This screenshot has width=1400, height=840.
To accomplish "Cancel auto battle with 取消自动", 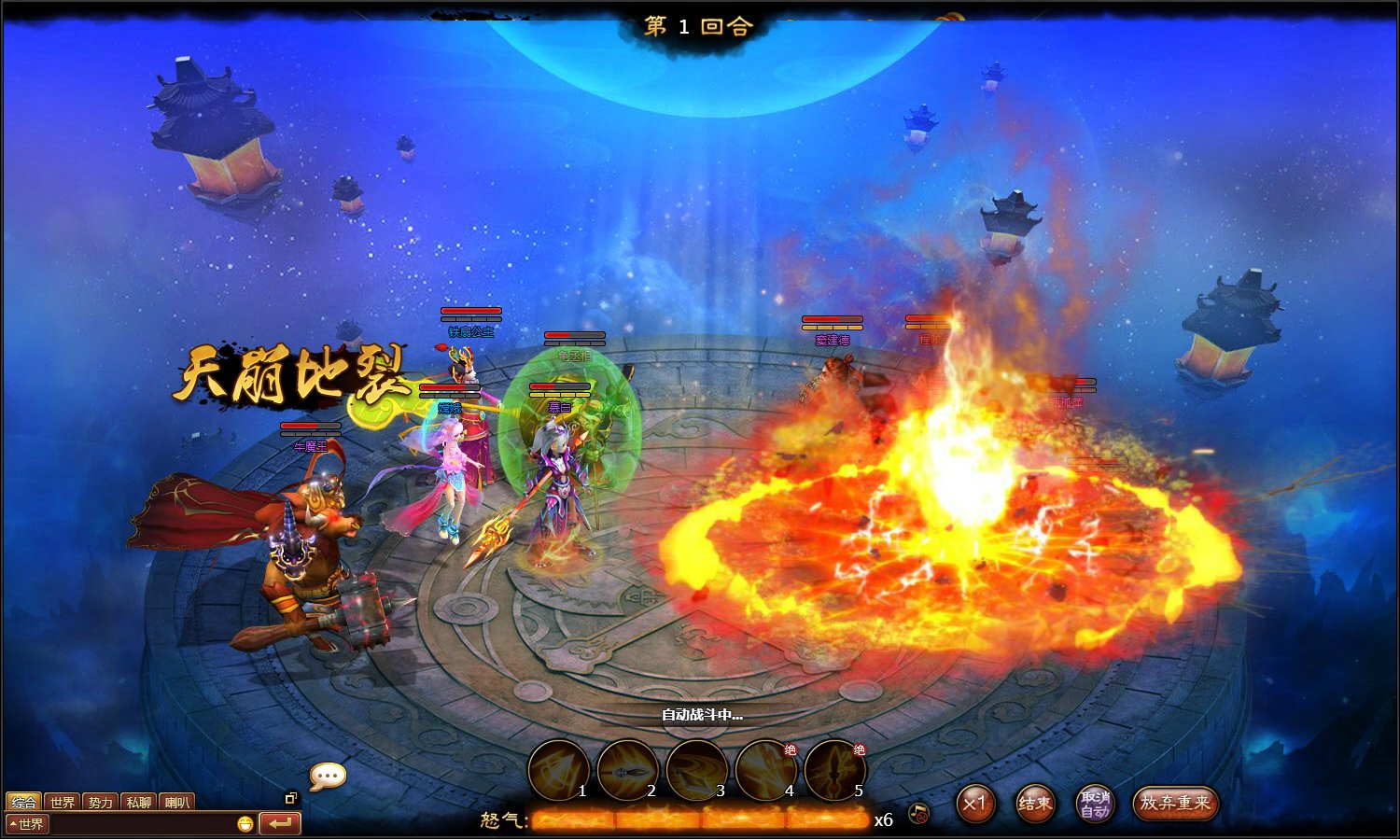I will tap(1094, 803).
